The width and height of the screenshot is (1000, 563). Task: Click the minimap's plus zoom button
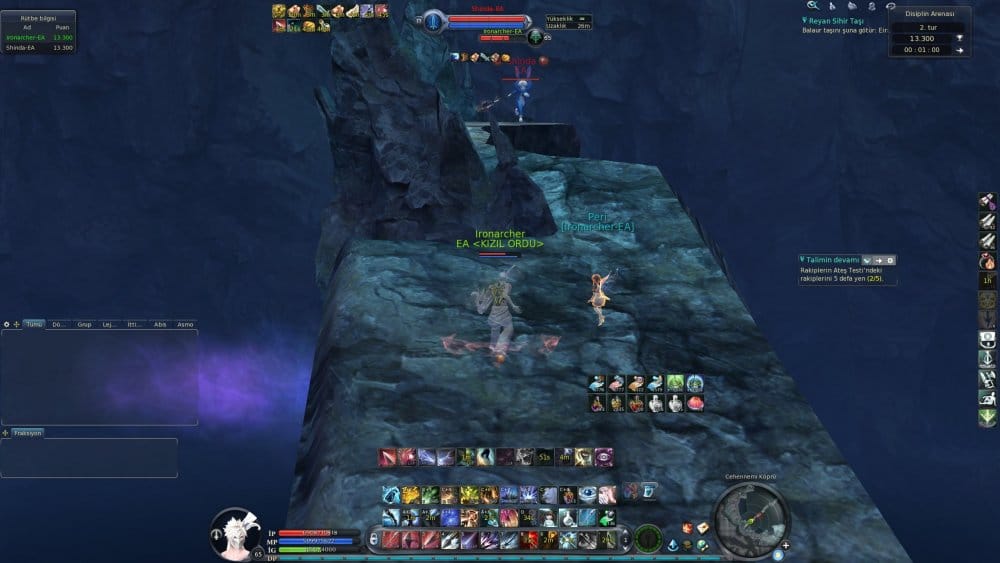point(786,545)
